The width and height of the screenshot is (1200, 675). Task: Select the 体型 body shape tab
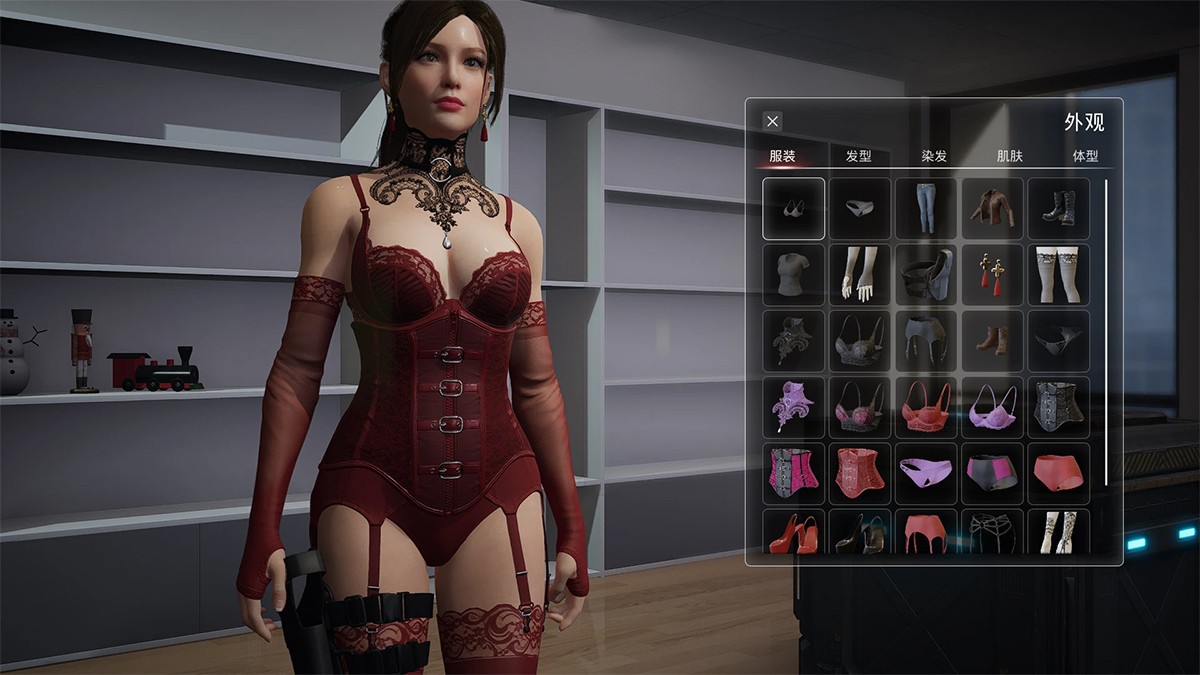click(1085, 156)
